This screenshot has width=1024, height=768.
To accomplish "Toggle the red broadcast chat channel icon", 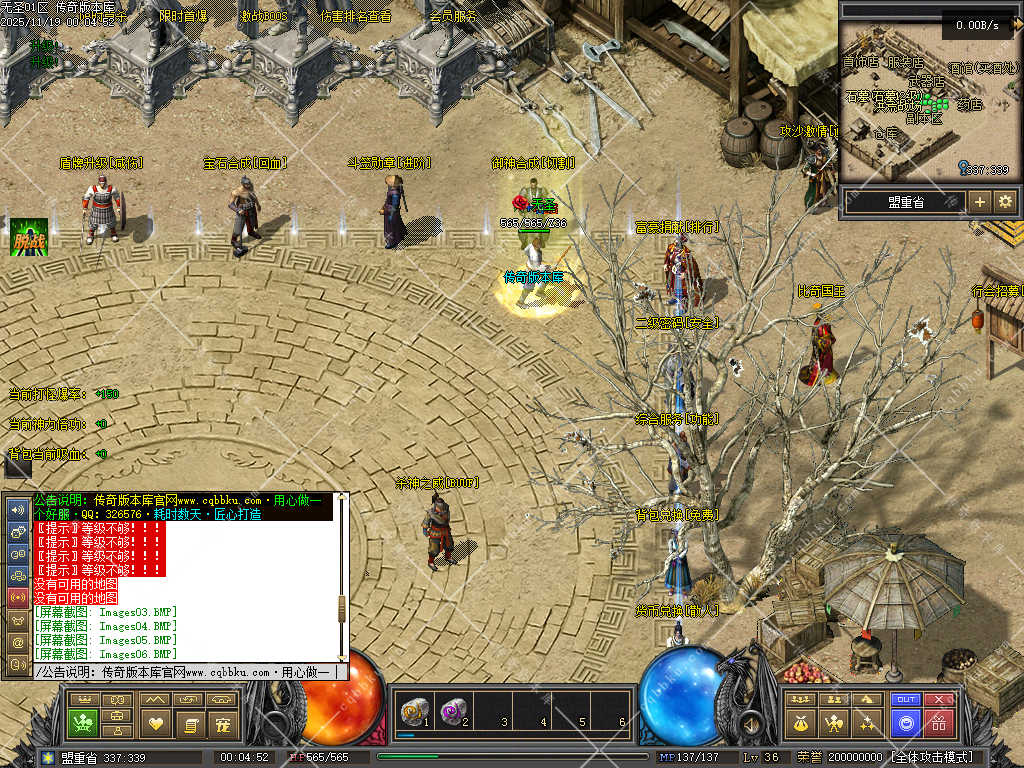I will [17, 597].
